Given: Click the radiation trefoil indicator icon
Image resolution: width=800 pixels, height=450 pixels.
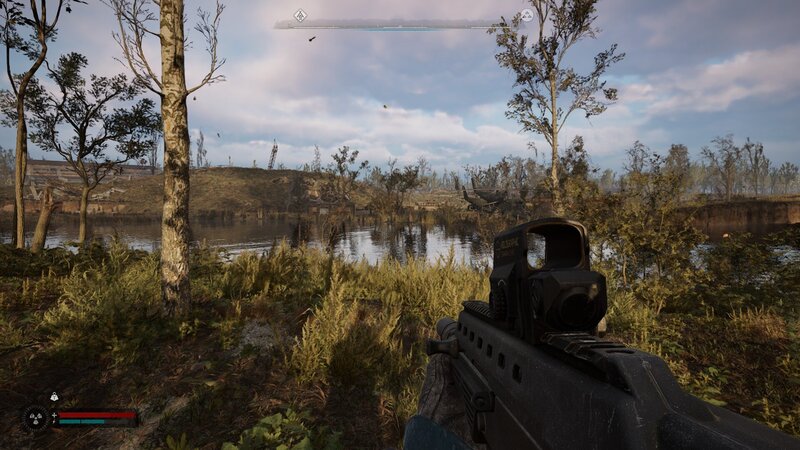Looking at the screenshot, I should 35,417.
